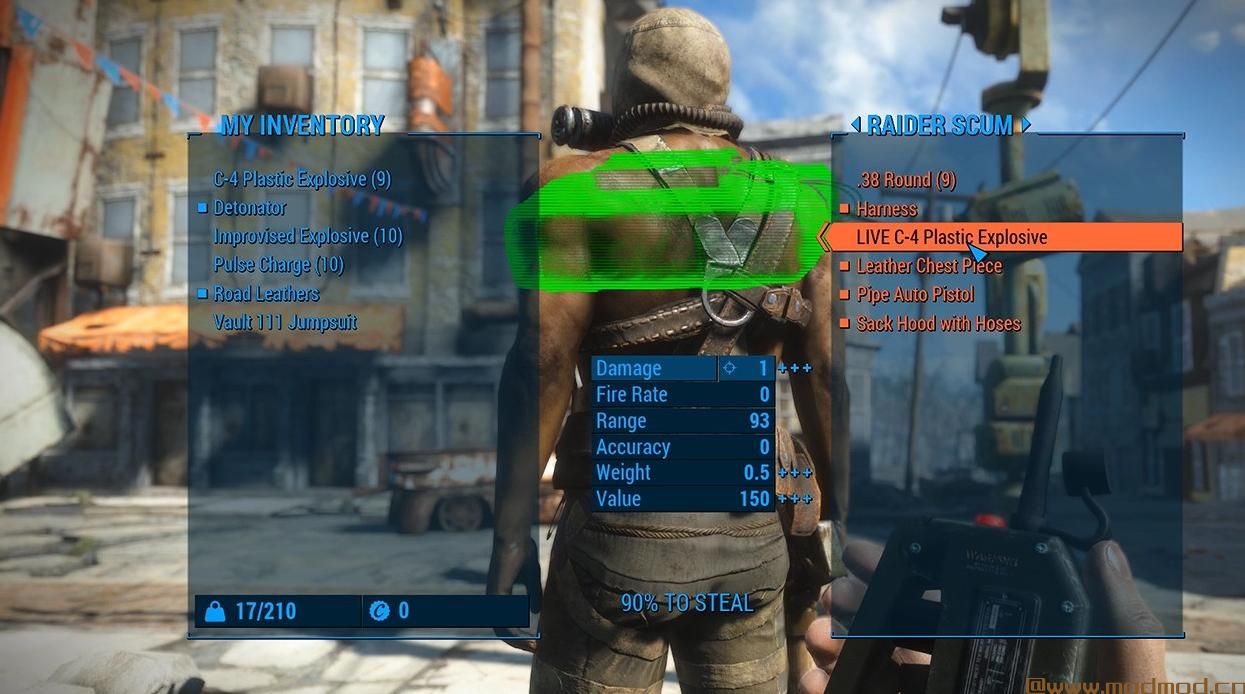Viewport: 1245px width, 694px height.
Task: Choose the Vault 111 Jumpsuit entry
Action: click(x=285, y=322)
